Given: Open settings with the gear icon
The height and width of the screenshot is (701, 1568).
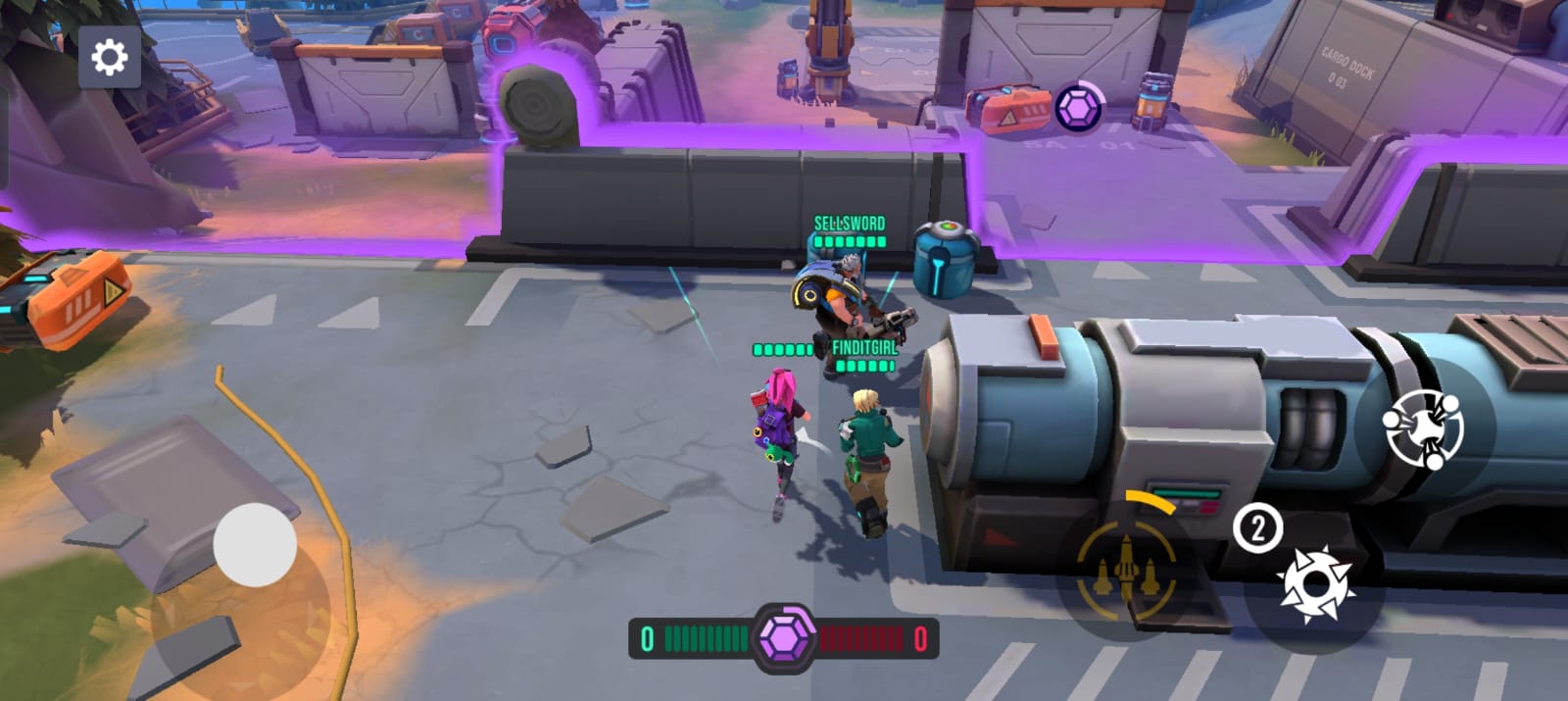Looking at the screenshot, I should point(109,58).
